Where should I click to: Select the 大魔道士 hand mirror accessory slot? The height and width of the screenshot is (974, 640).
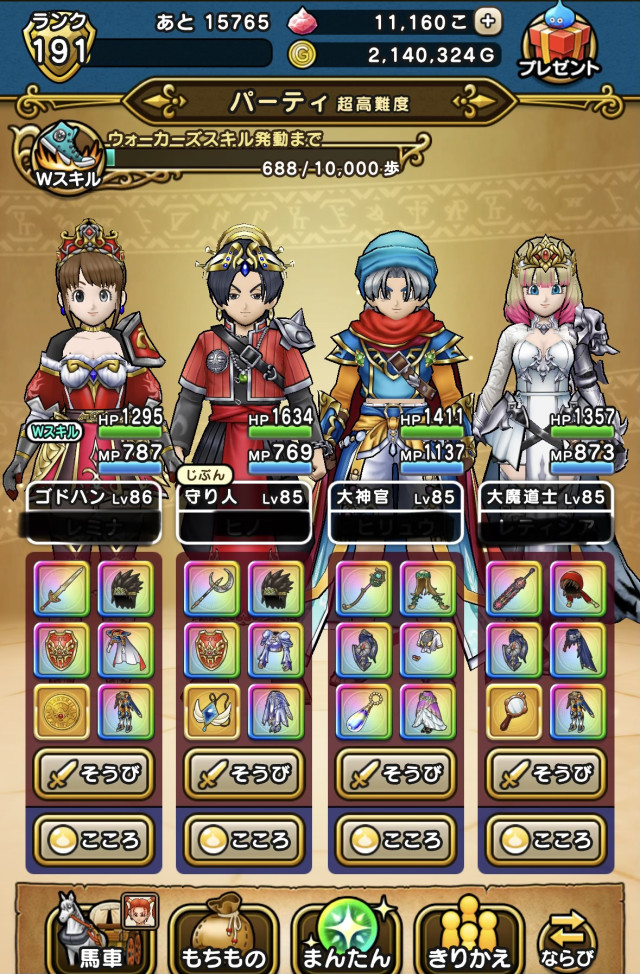click(x=514, y=709)
